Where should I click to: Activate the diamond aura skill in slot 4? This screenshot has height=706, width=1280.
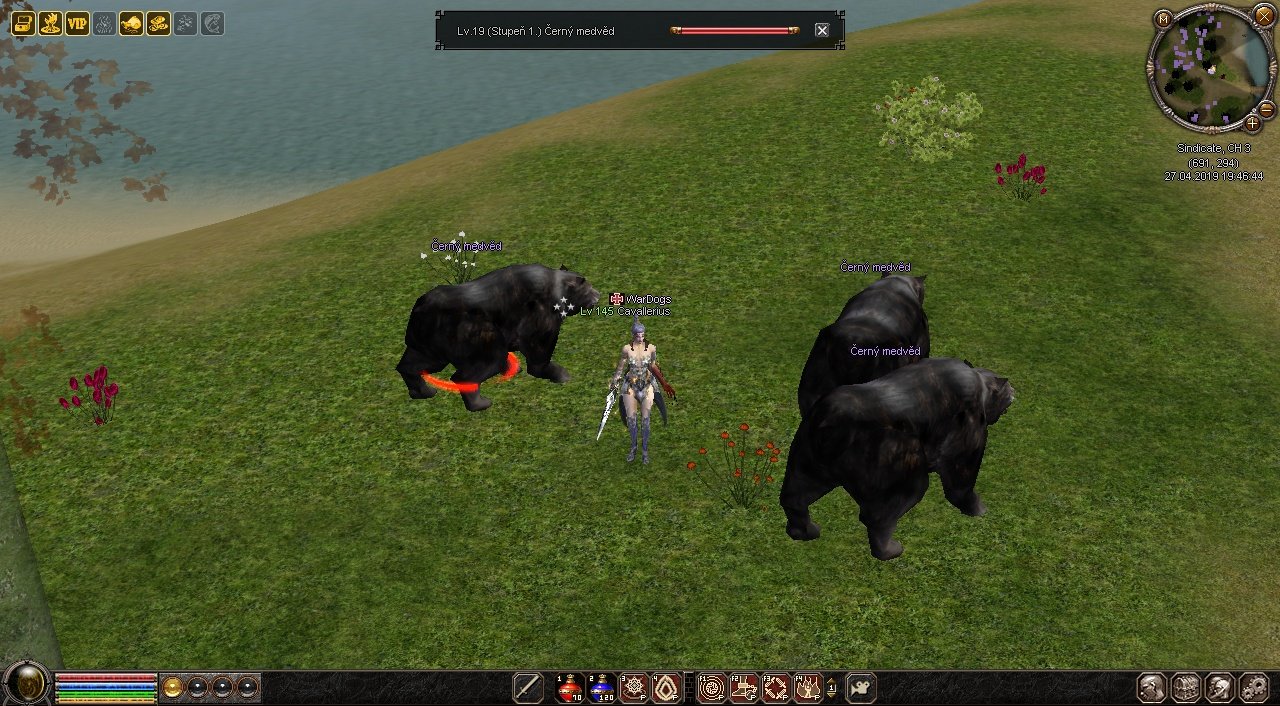coord(666,688)
